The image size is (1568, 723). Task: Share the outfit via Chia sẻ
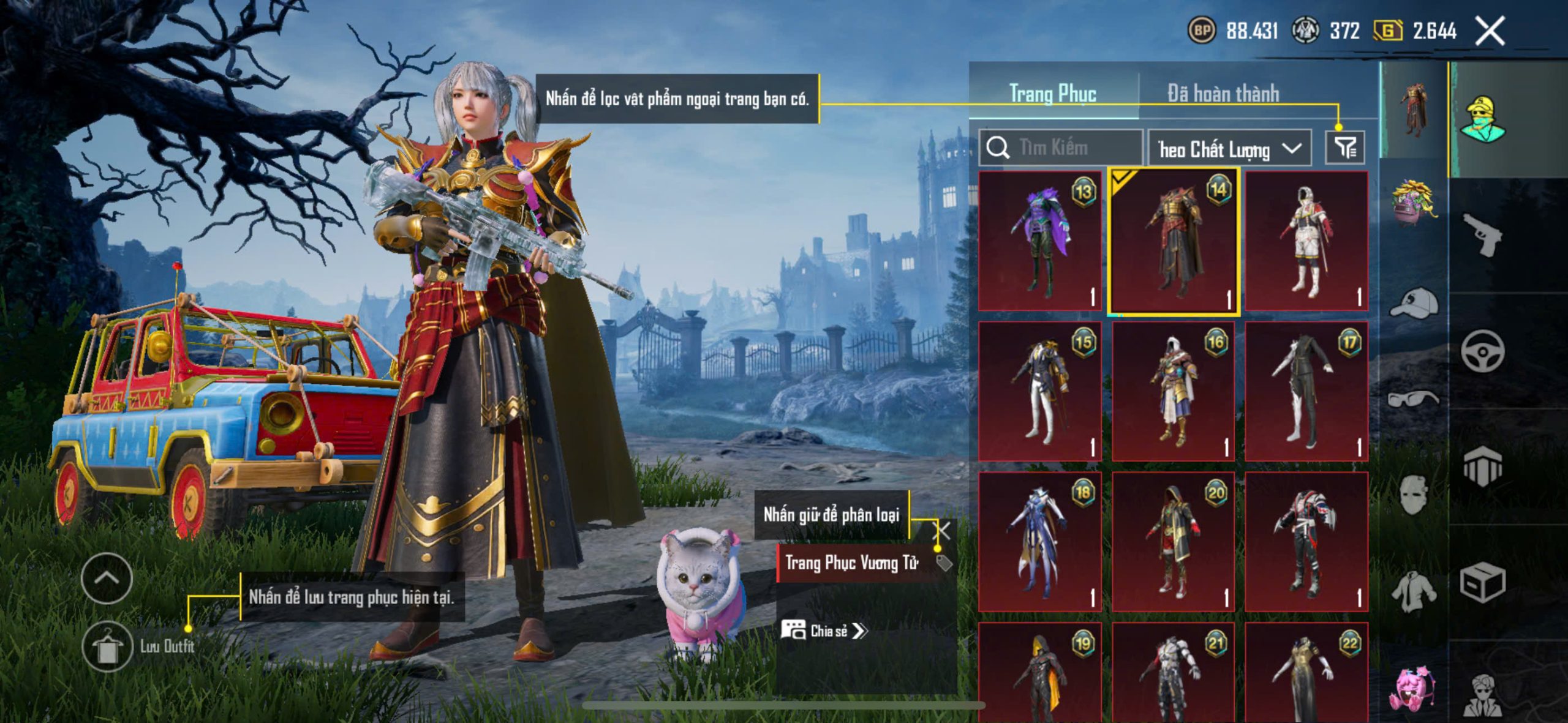(x=824, y=631)
